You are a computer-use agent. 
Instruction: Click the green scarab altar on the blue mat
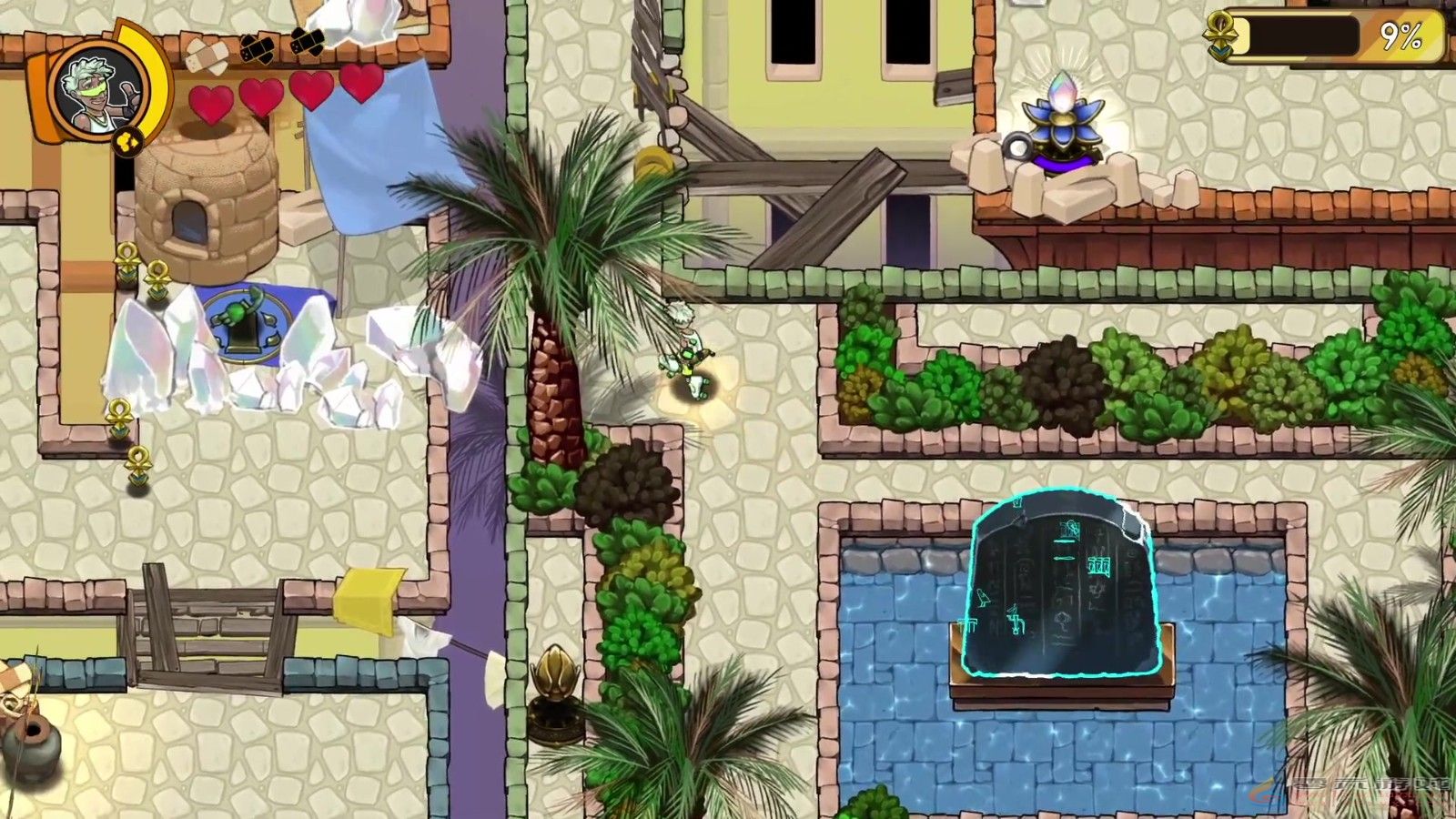tap(248, 328)
